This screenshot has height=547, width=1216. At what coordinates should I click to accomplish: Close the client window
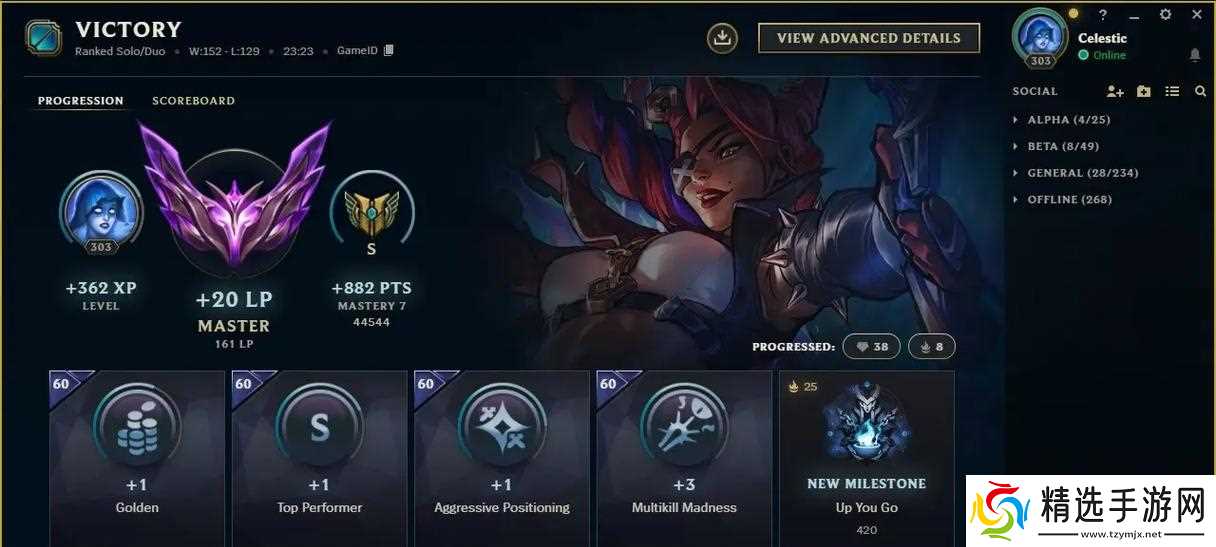point(1197,15)
